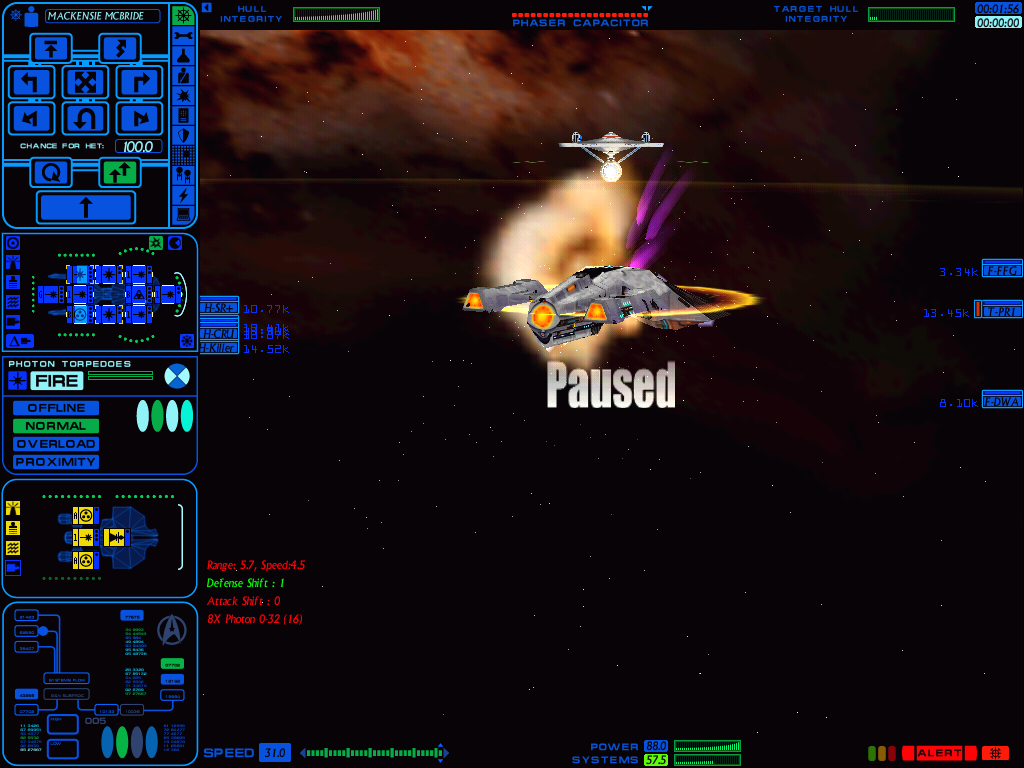The height and width of the screenshot is (768, 1024).
Task: Set photon torpedoes to Overload mode
Action: pyautogui.click(x=56, y=444)
